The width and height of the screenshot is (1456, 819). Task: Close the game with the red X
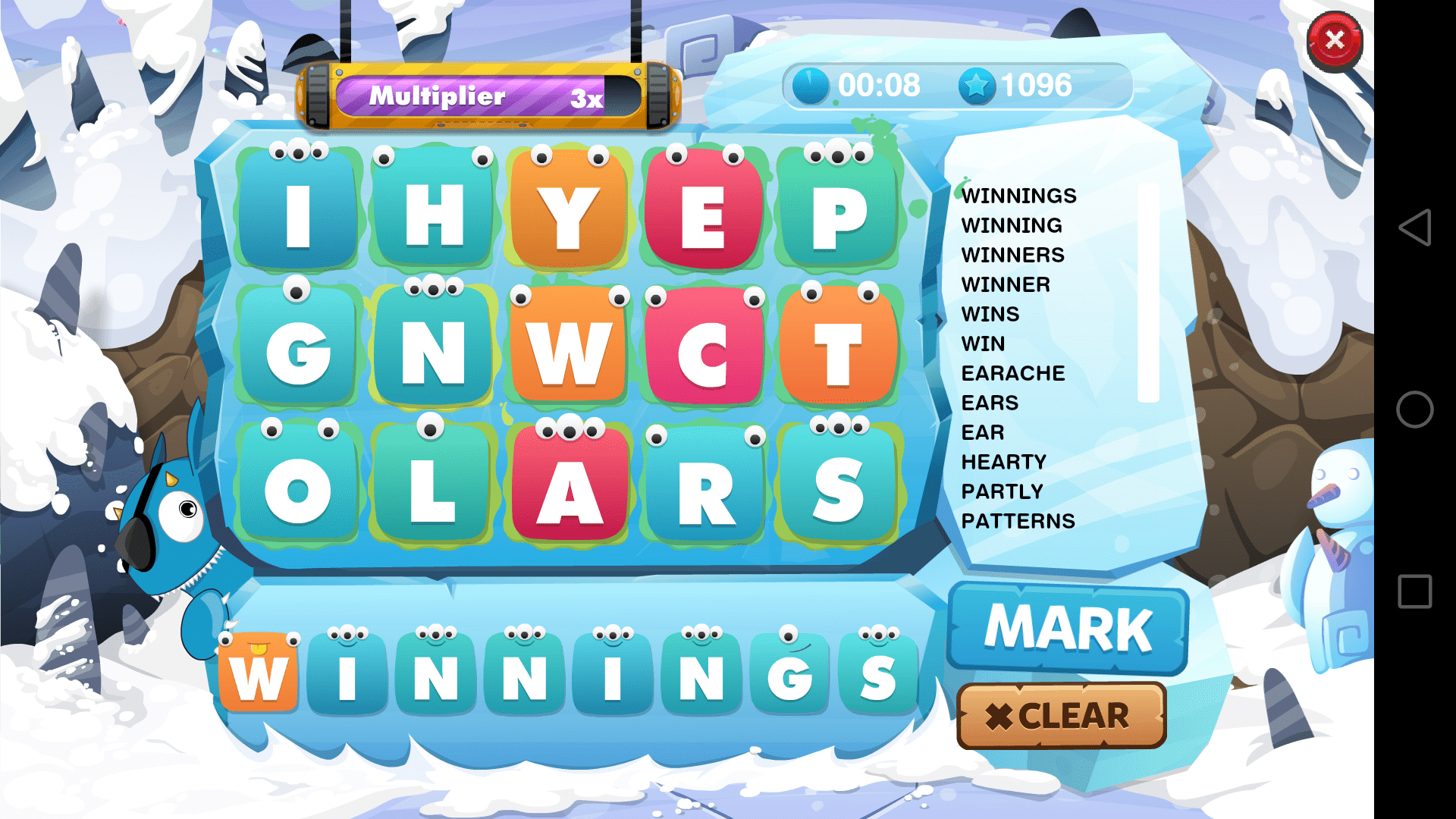pyautogui.click(x=1335, y=41)
